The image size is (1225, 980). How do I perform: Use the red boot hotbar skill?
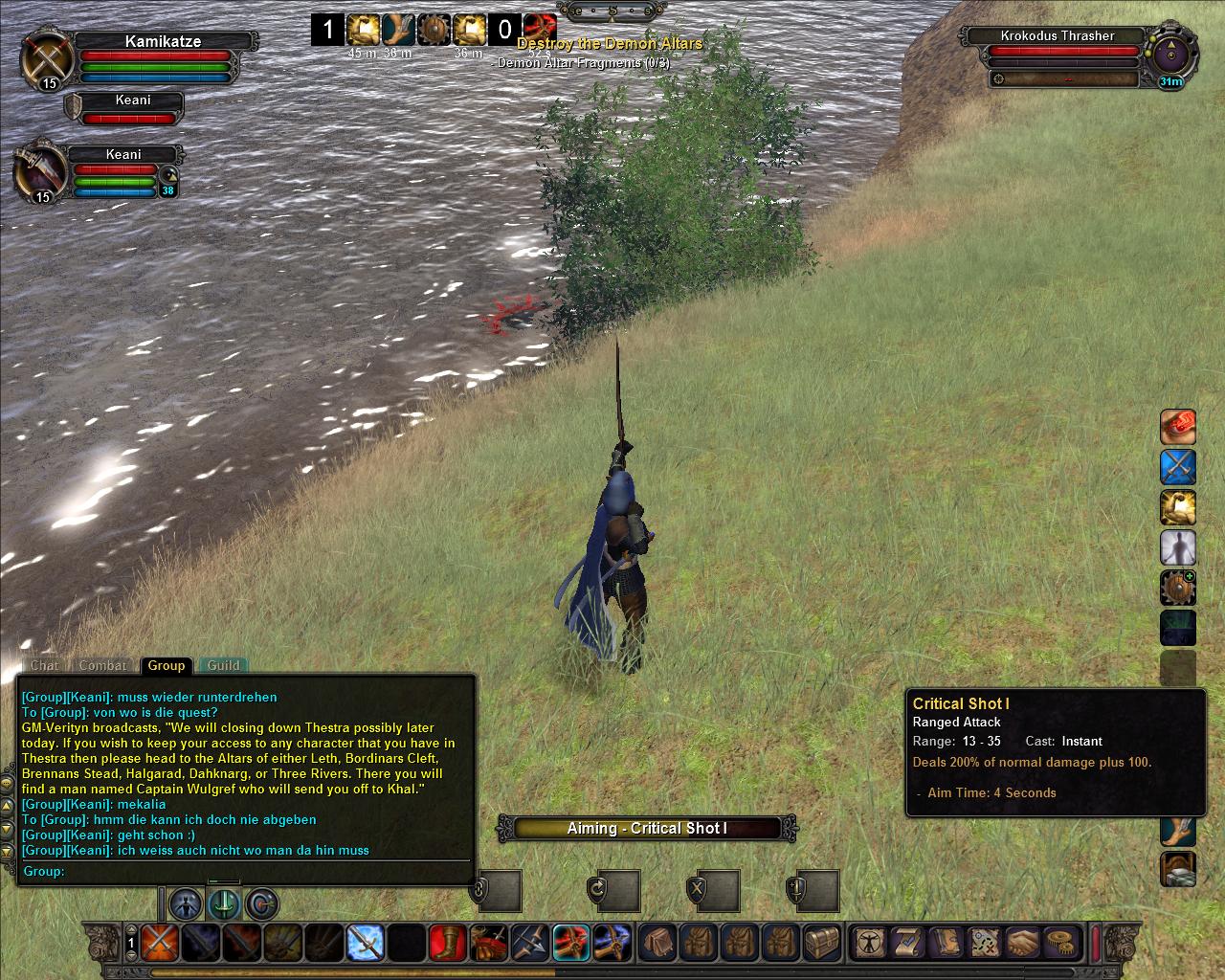[x=448, y=944]
